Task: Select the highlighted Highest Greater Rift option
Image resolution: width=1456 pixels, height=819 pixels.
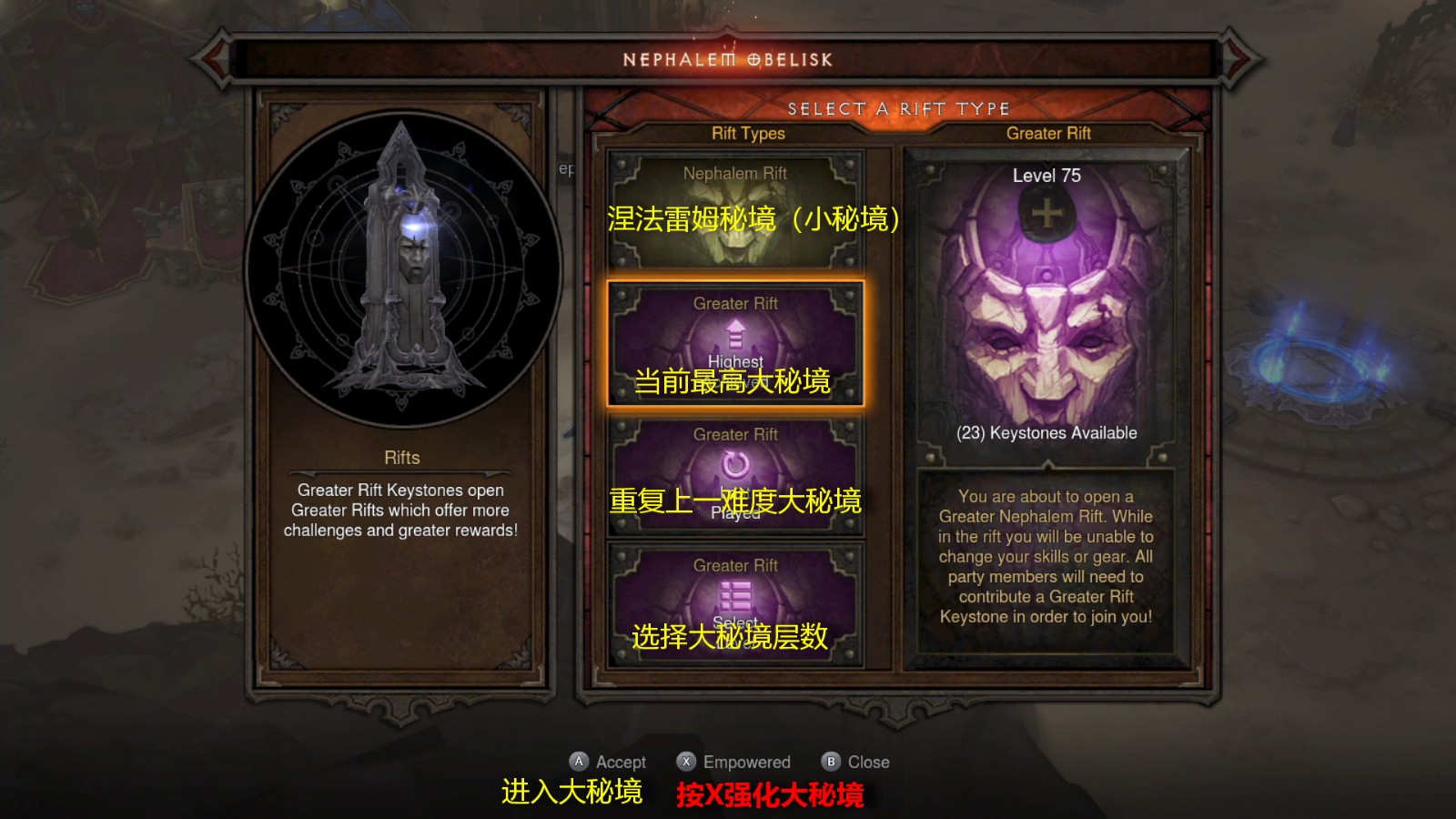Action: [737, 344]
